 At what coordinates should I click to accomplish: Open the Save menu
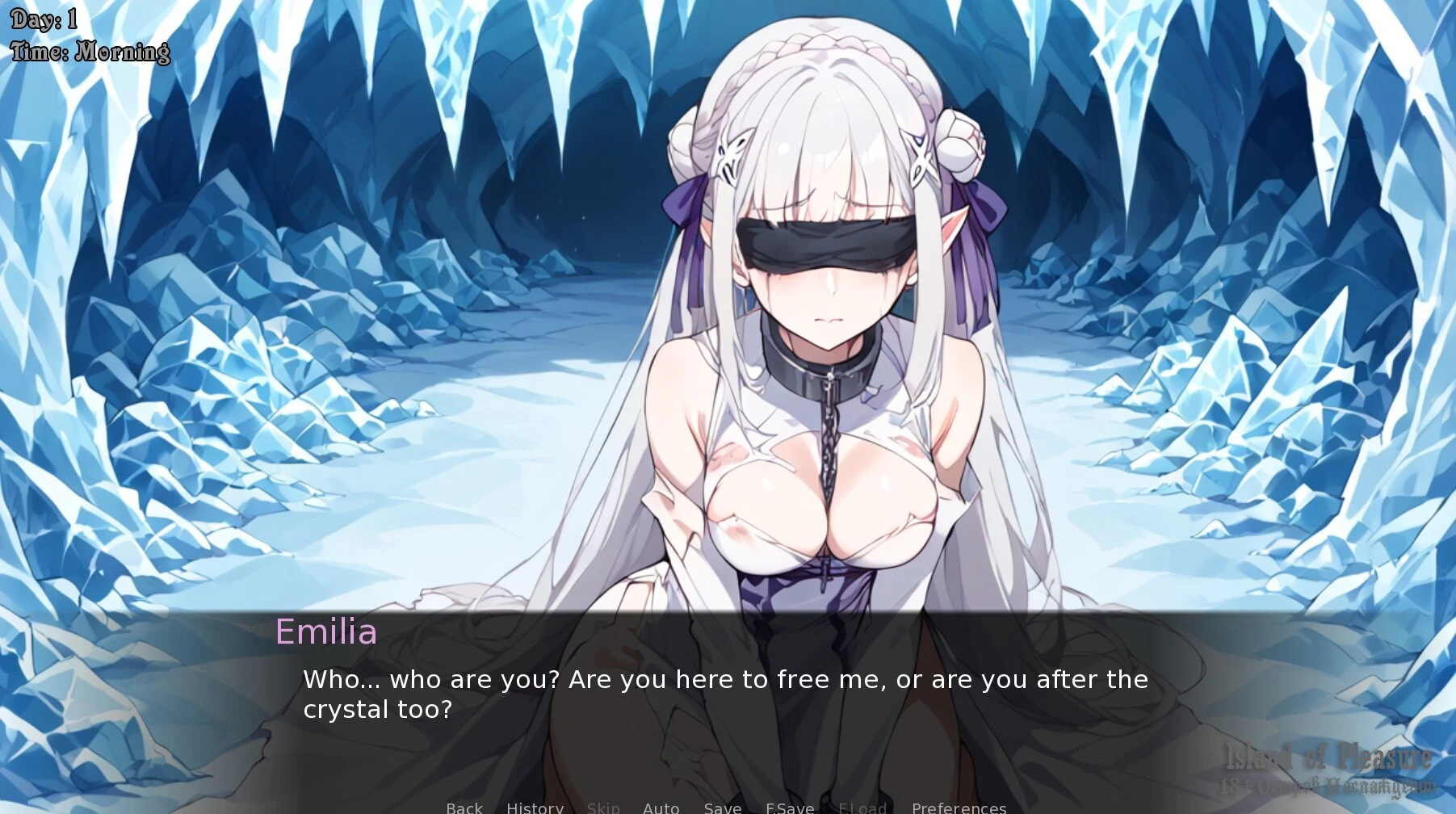(x=722, y=808)
